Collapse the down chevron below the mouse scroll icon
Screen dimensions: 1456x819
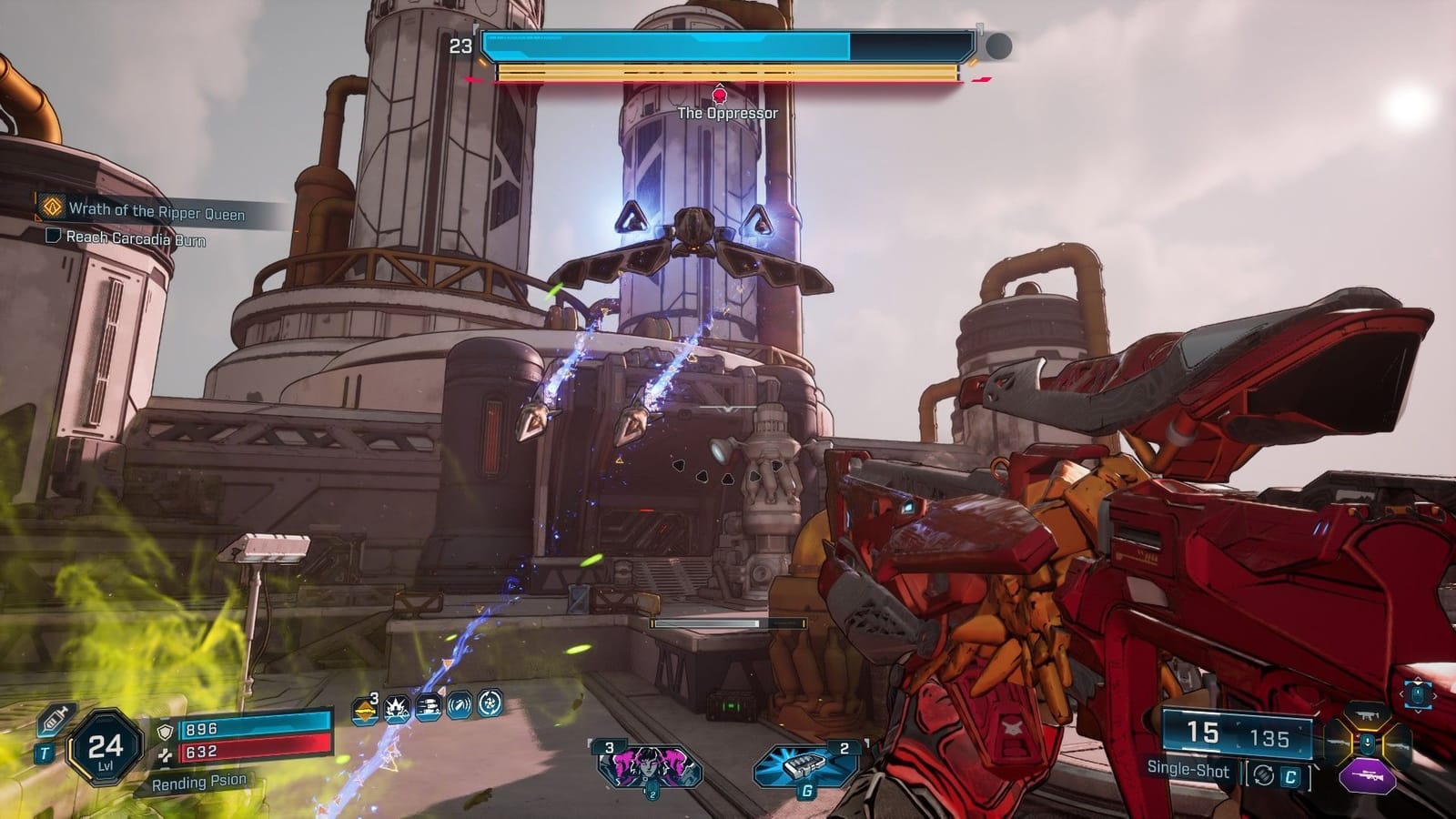[x=1417, y=712]
